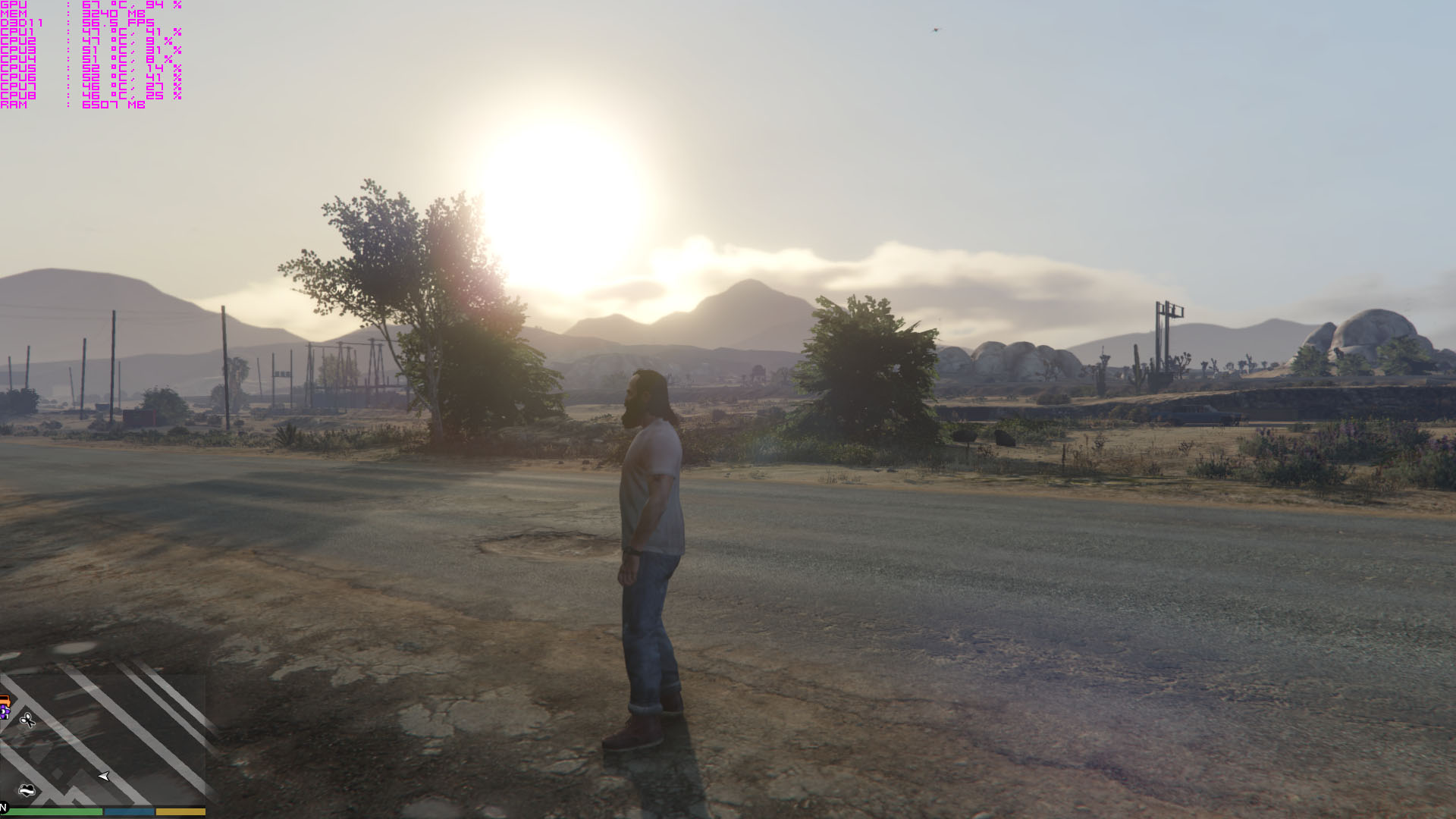Select the orange vehicle blip on minimap
1456x819 pixels.
4,700
